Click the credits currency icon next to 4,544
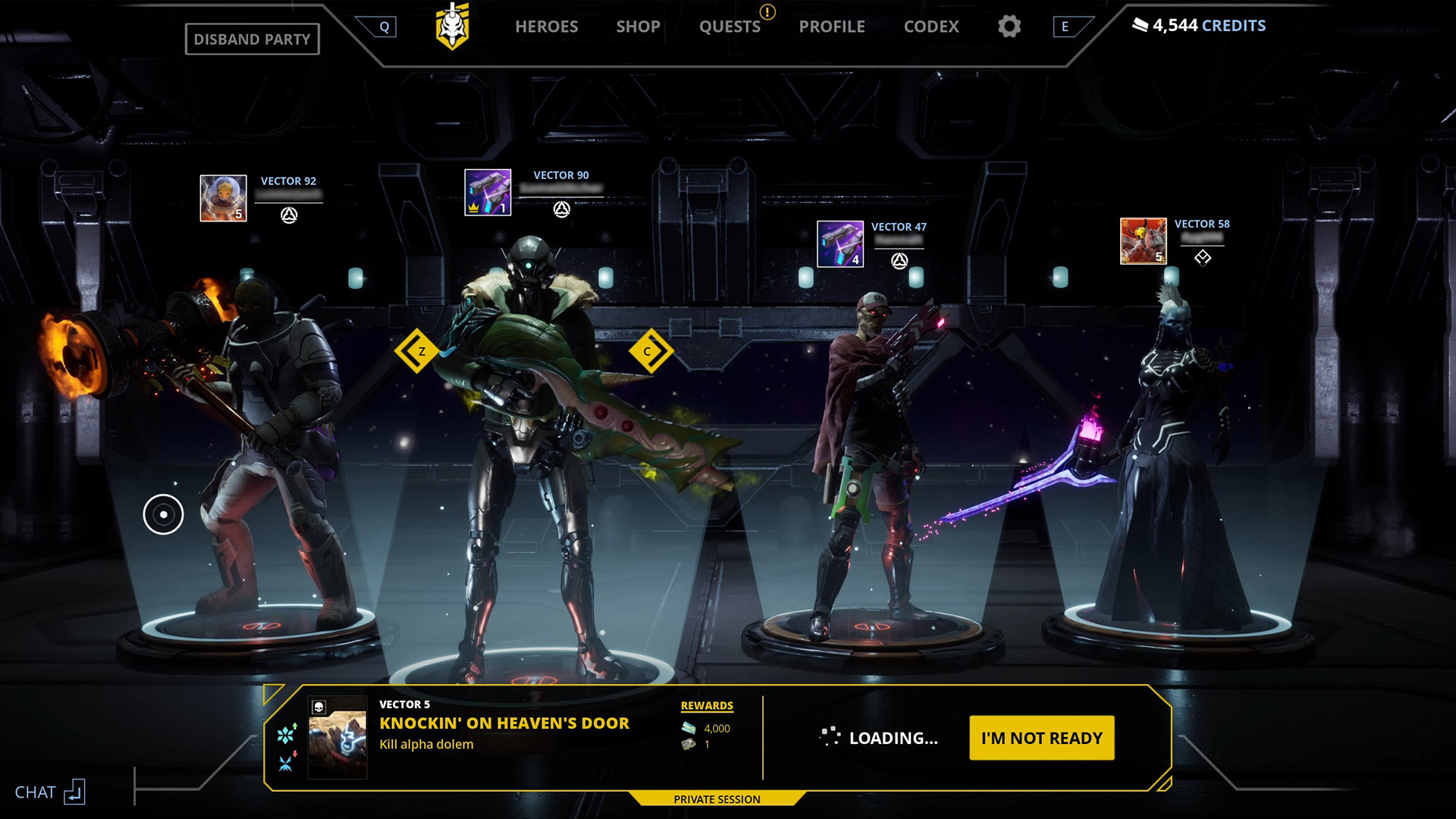Viewport: 1456px width, 819px height. [x=1140, y=24]
